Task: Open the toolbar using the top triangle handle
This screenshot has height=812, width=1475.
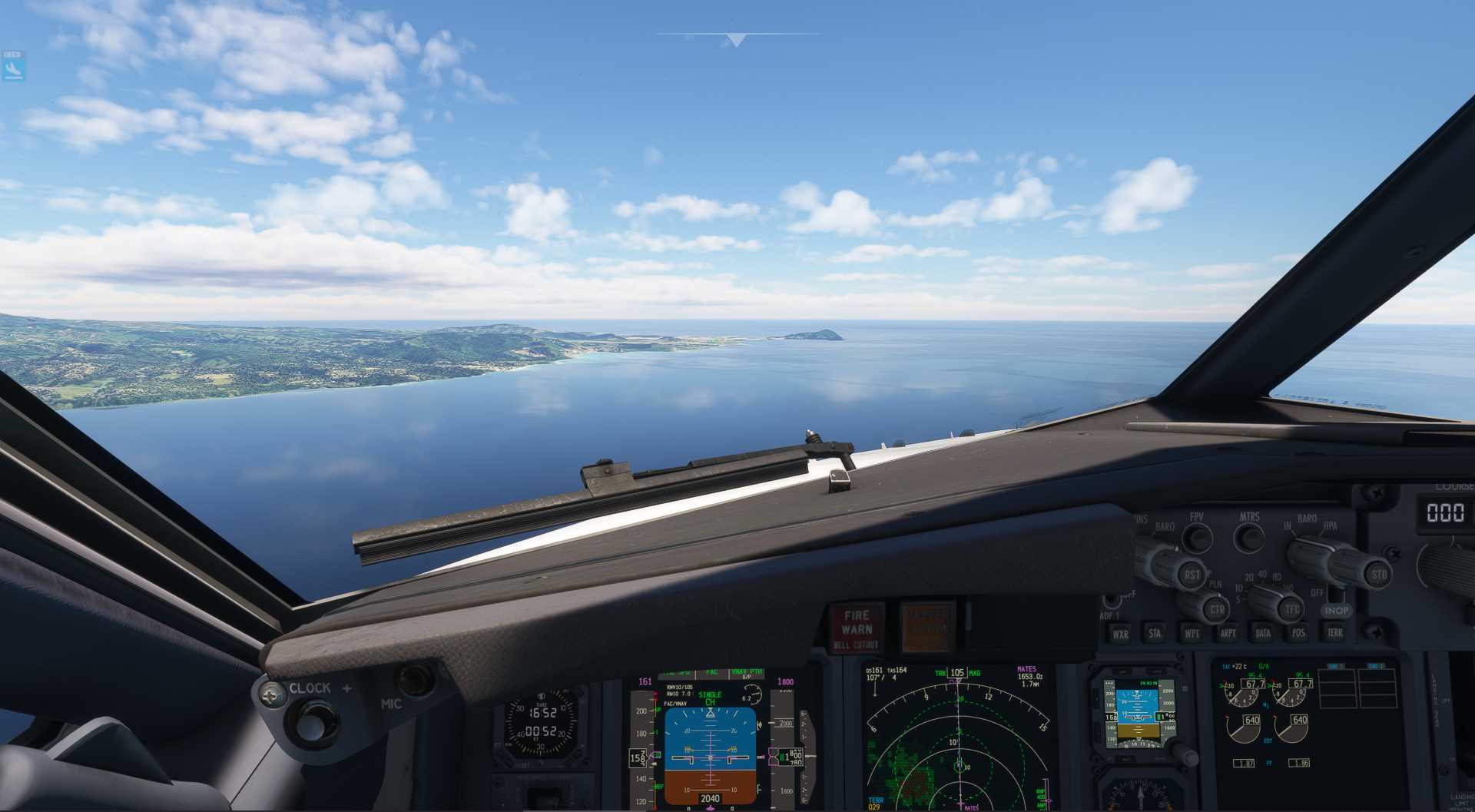Action: 736,40
